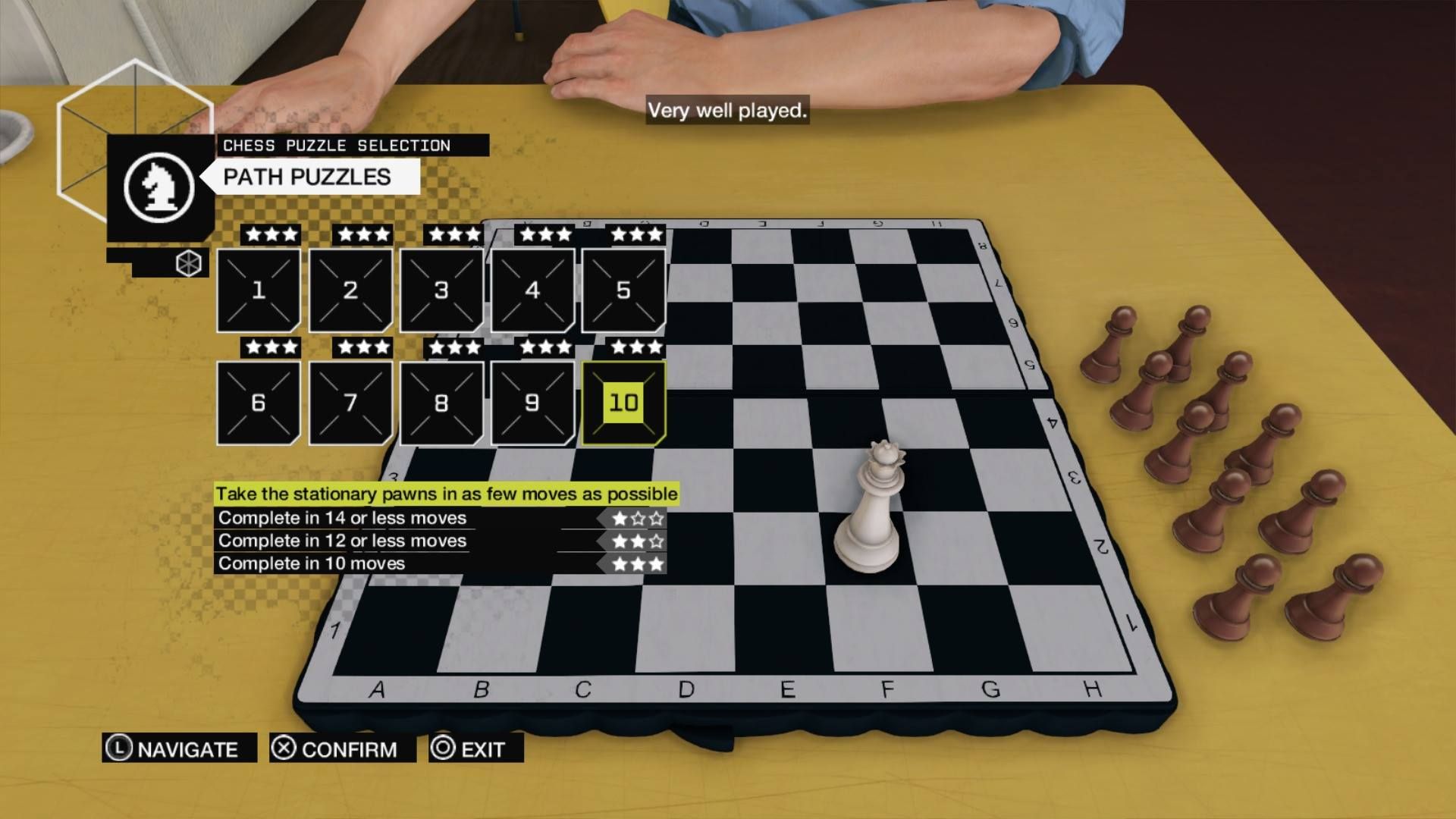1456x819 pixels.
Task: Select puzzle tile number 8
Action: 441,403
